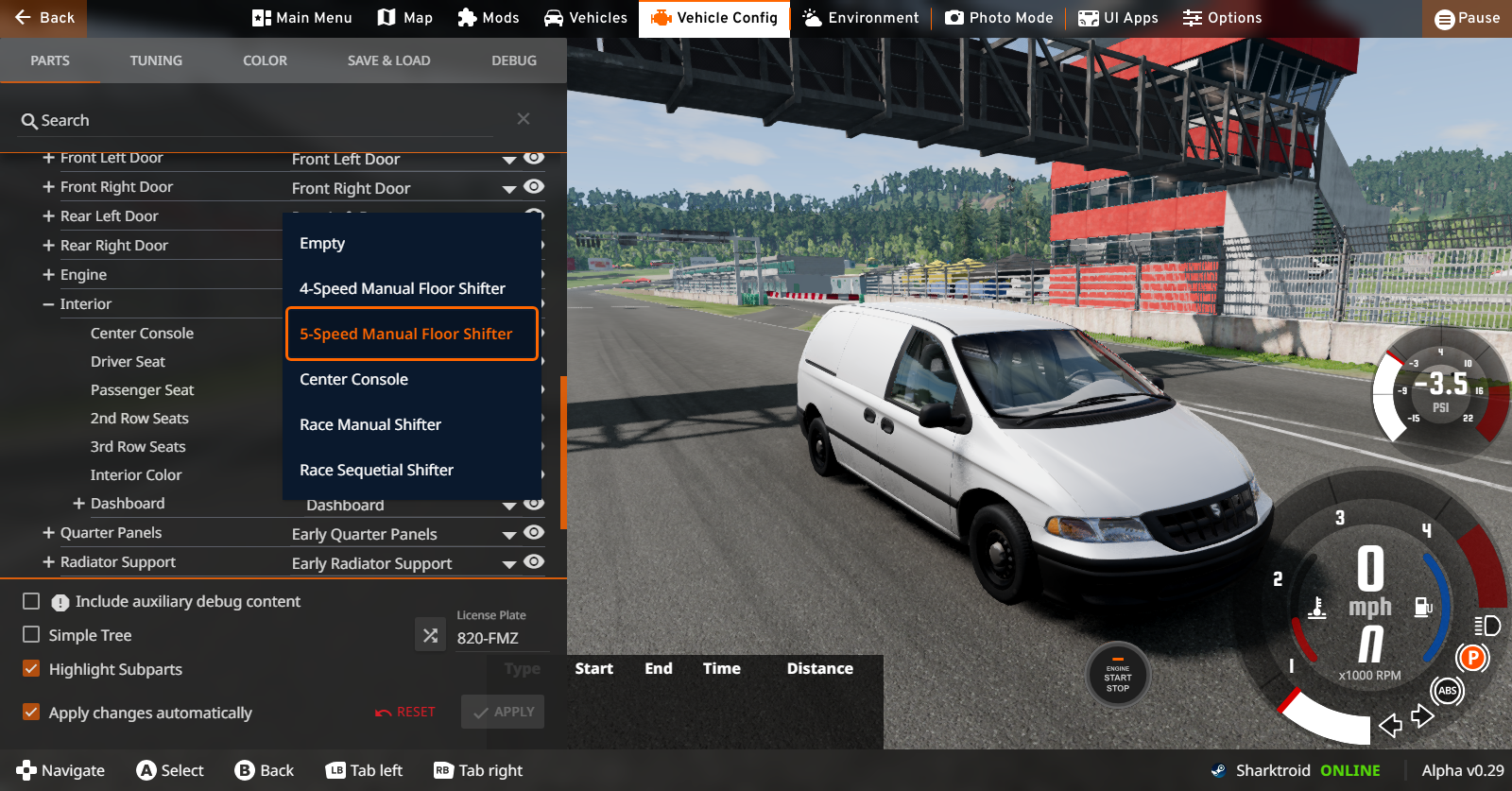Switch to the Tuning tab

[x=156, y=60]
